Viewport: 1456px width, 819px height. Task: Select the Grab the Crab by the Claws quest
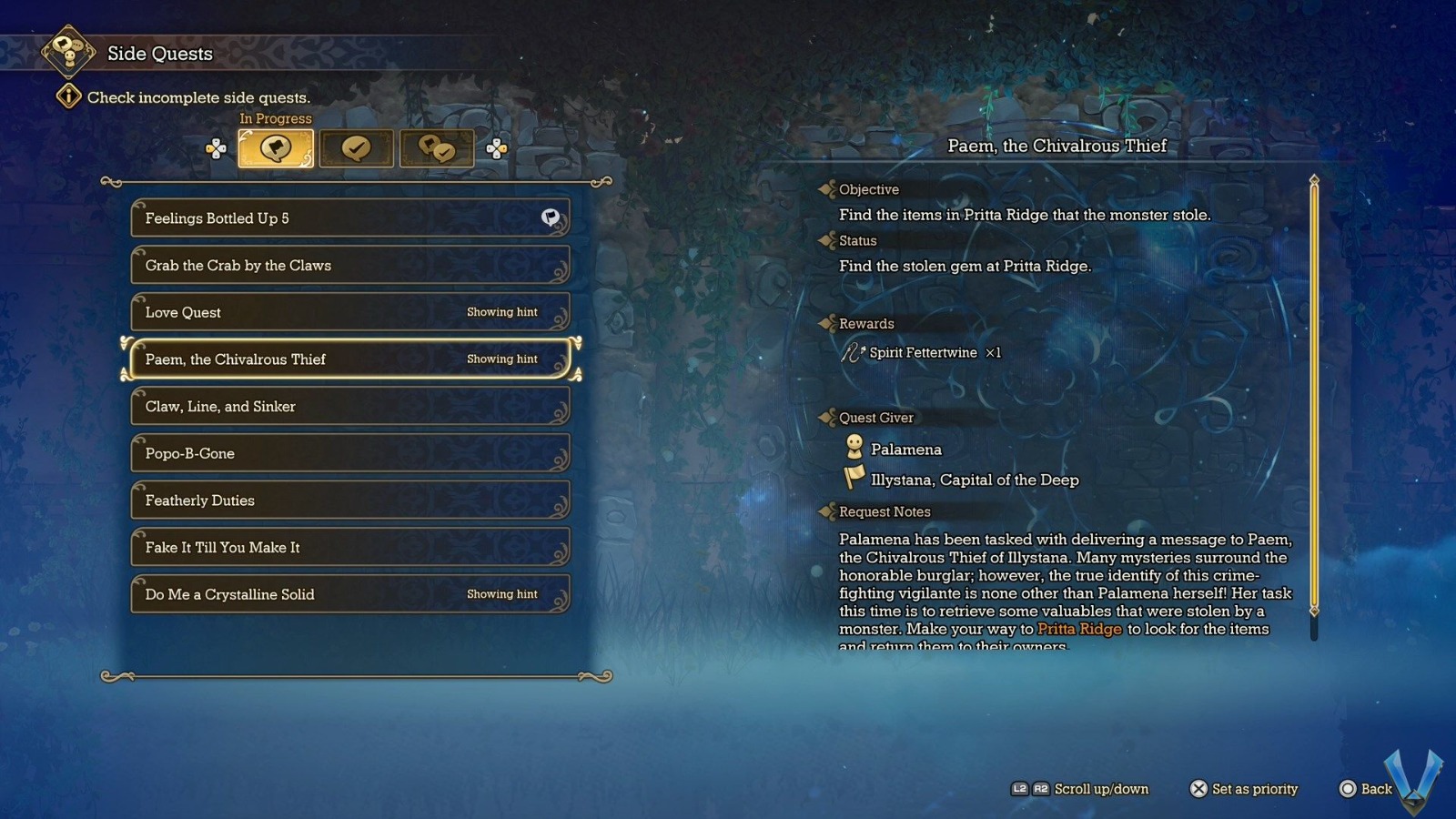350,265
